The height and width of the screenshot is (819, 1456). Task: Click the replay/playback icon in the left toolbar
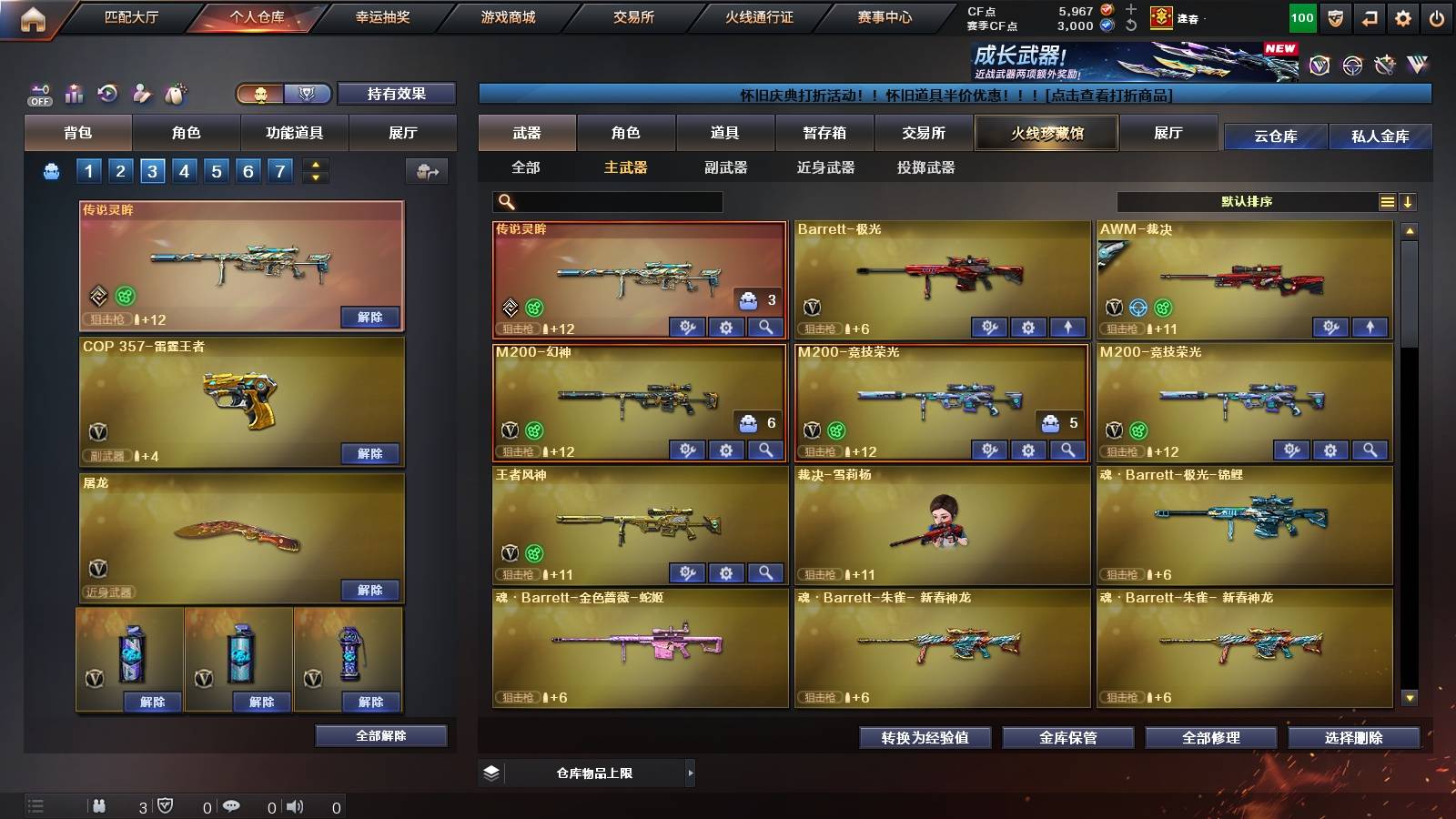107,94
